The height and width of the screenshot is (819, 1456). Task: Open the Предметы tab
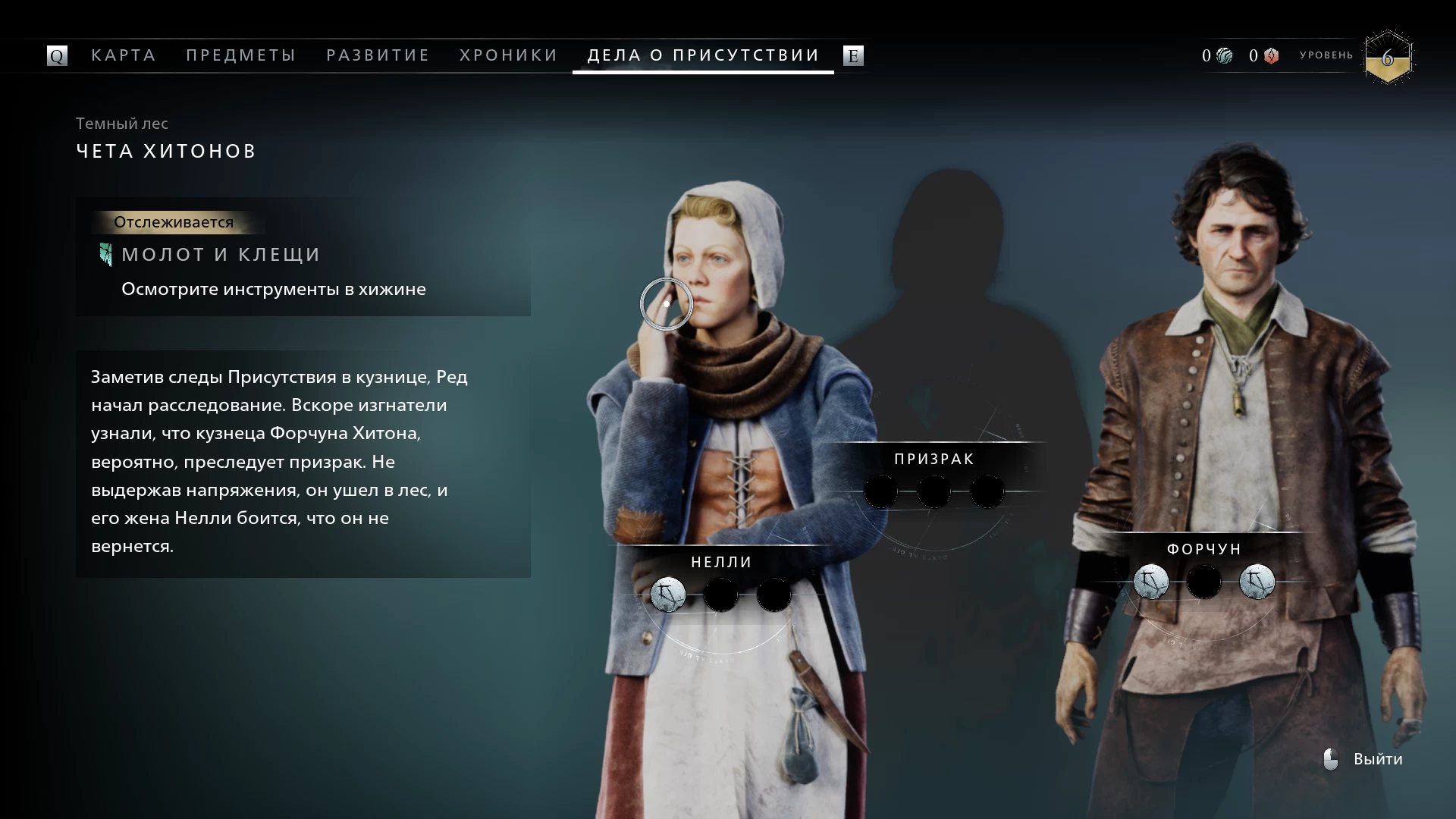point(241,55)
